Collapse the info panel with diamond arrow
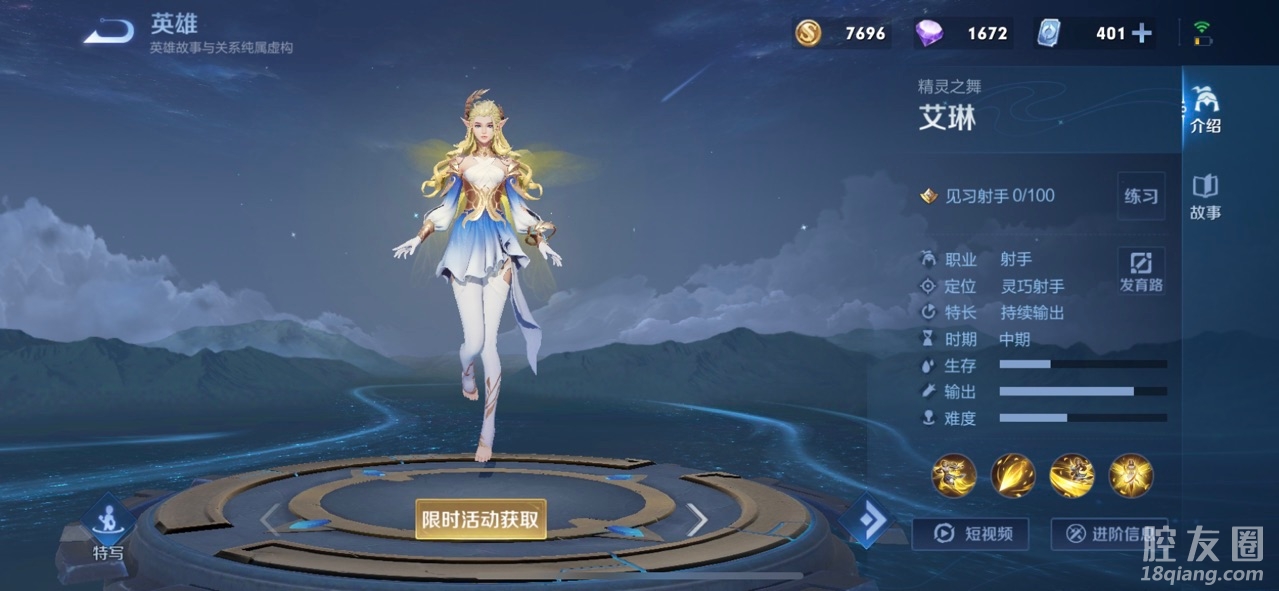 pyautogui.click(x=865, y=521)
